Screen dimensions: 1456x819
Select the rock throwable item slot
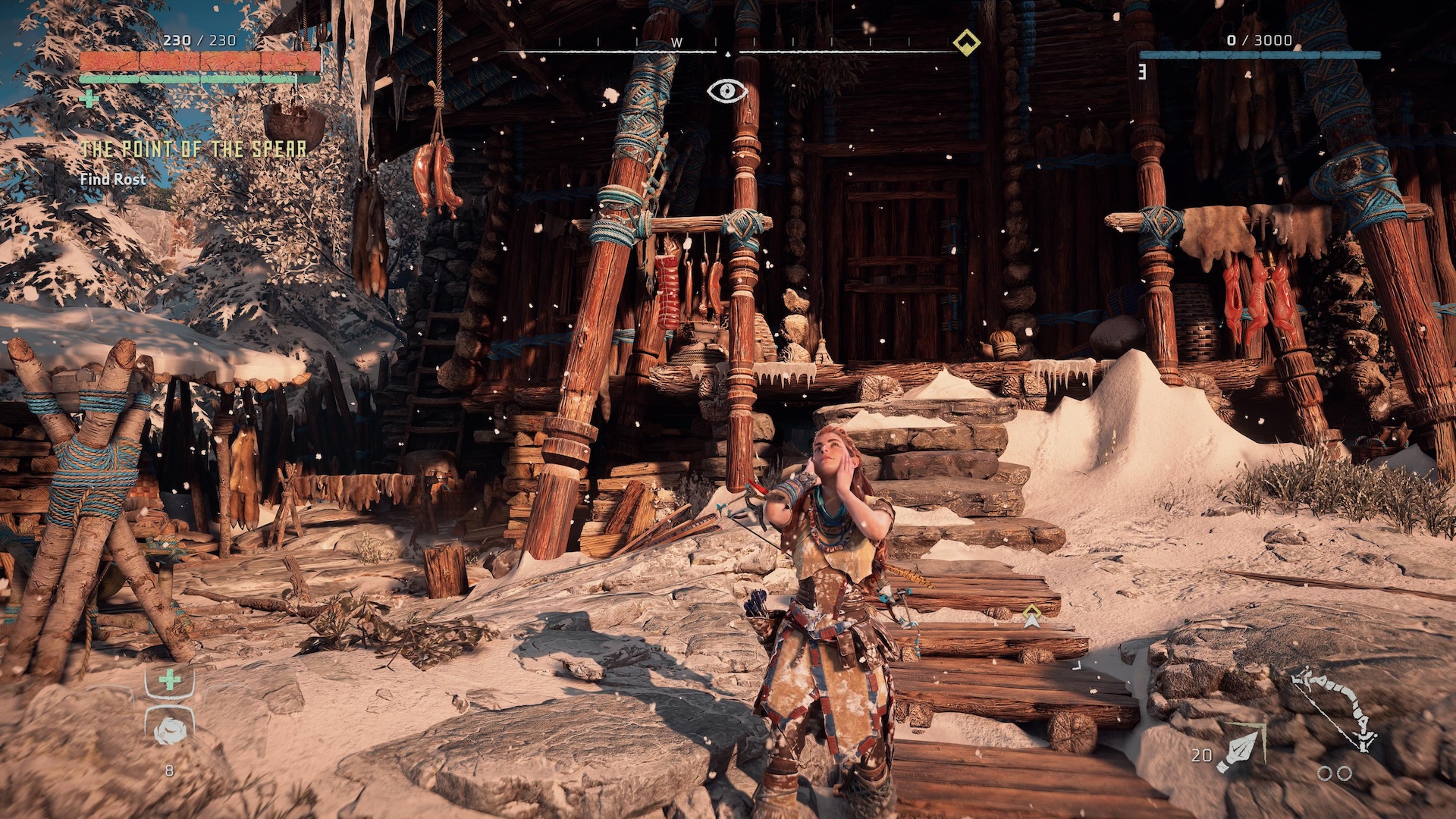169,730
